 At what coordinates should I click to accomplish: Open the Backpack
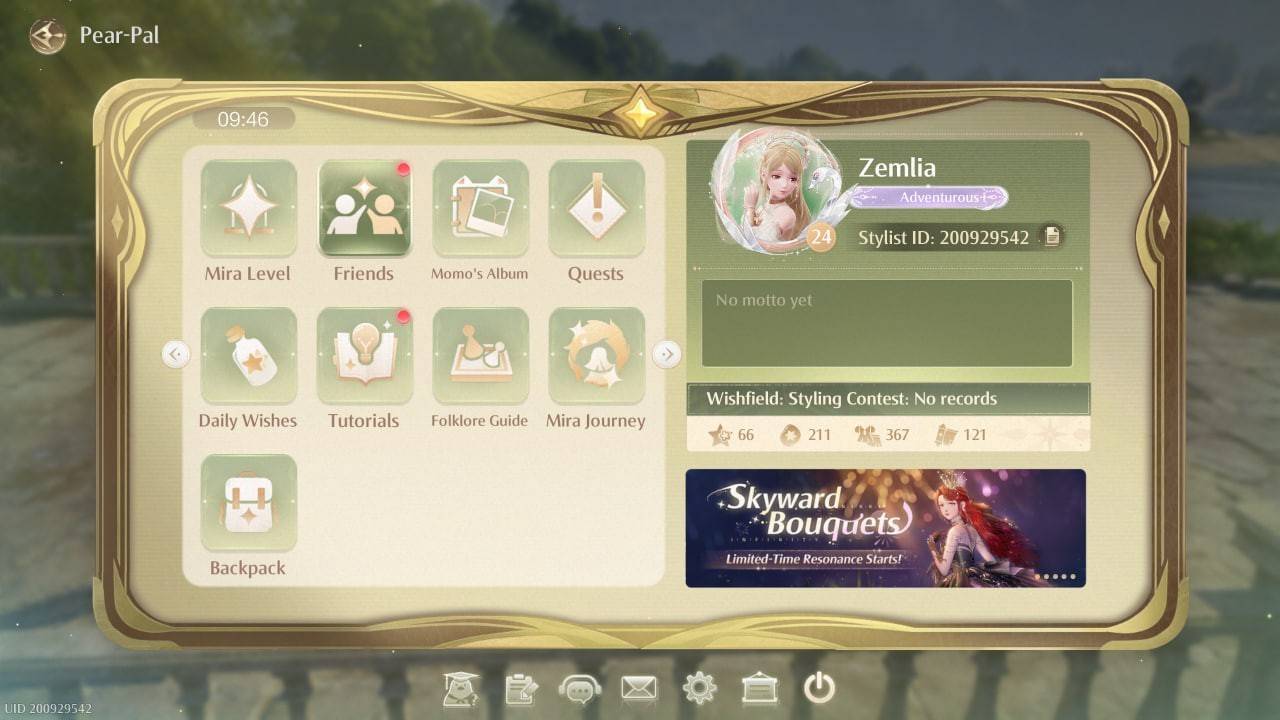(247, 503)
